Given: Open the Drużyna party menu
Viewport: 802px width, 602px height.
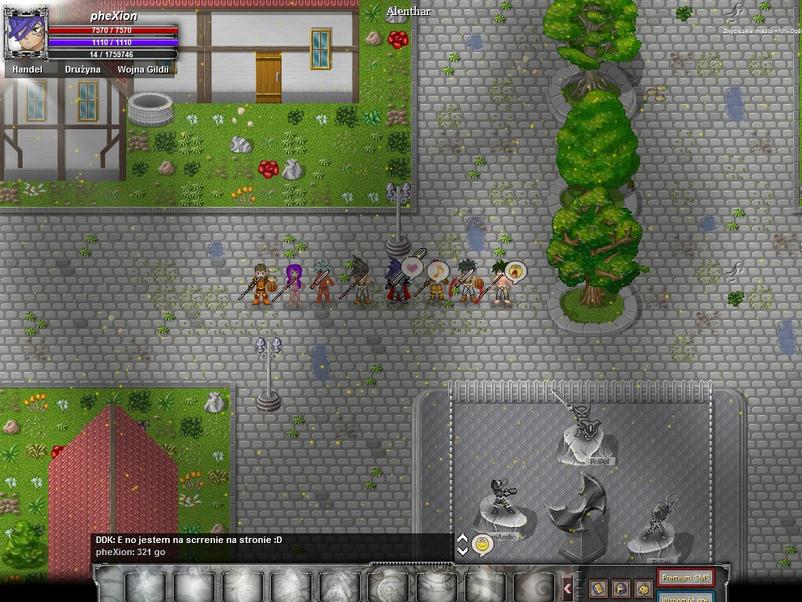Looking at the screenshot, I should click(84, 70).
